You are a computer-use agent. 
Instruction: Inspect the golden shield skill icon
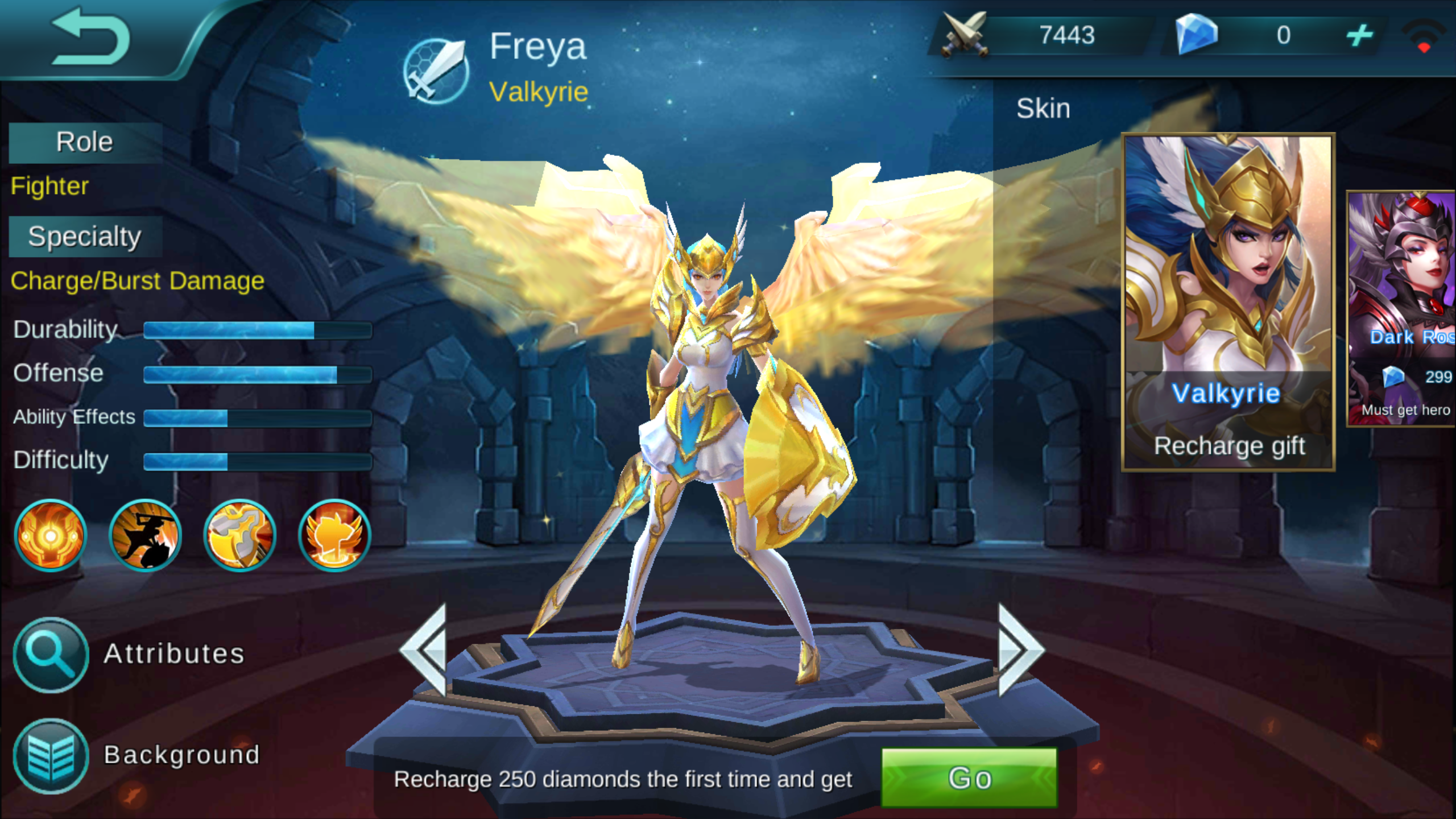pyautogui.click(x=239, y=535)
